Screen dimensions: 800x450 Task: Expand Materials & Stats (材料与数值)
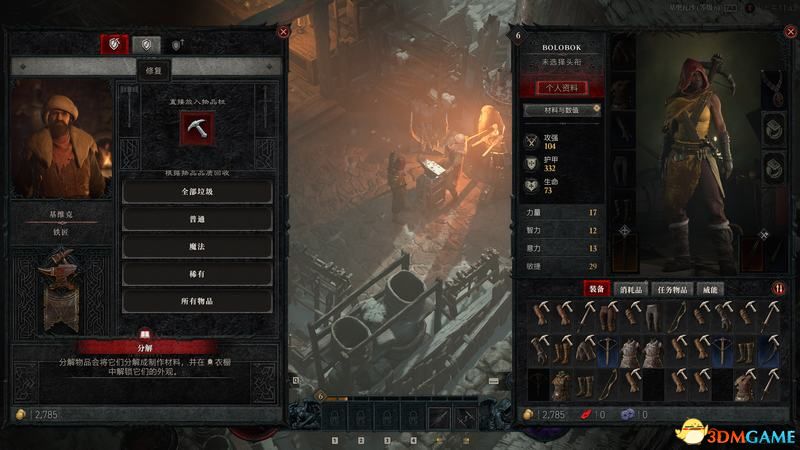(x=560, y=109)
